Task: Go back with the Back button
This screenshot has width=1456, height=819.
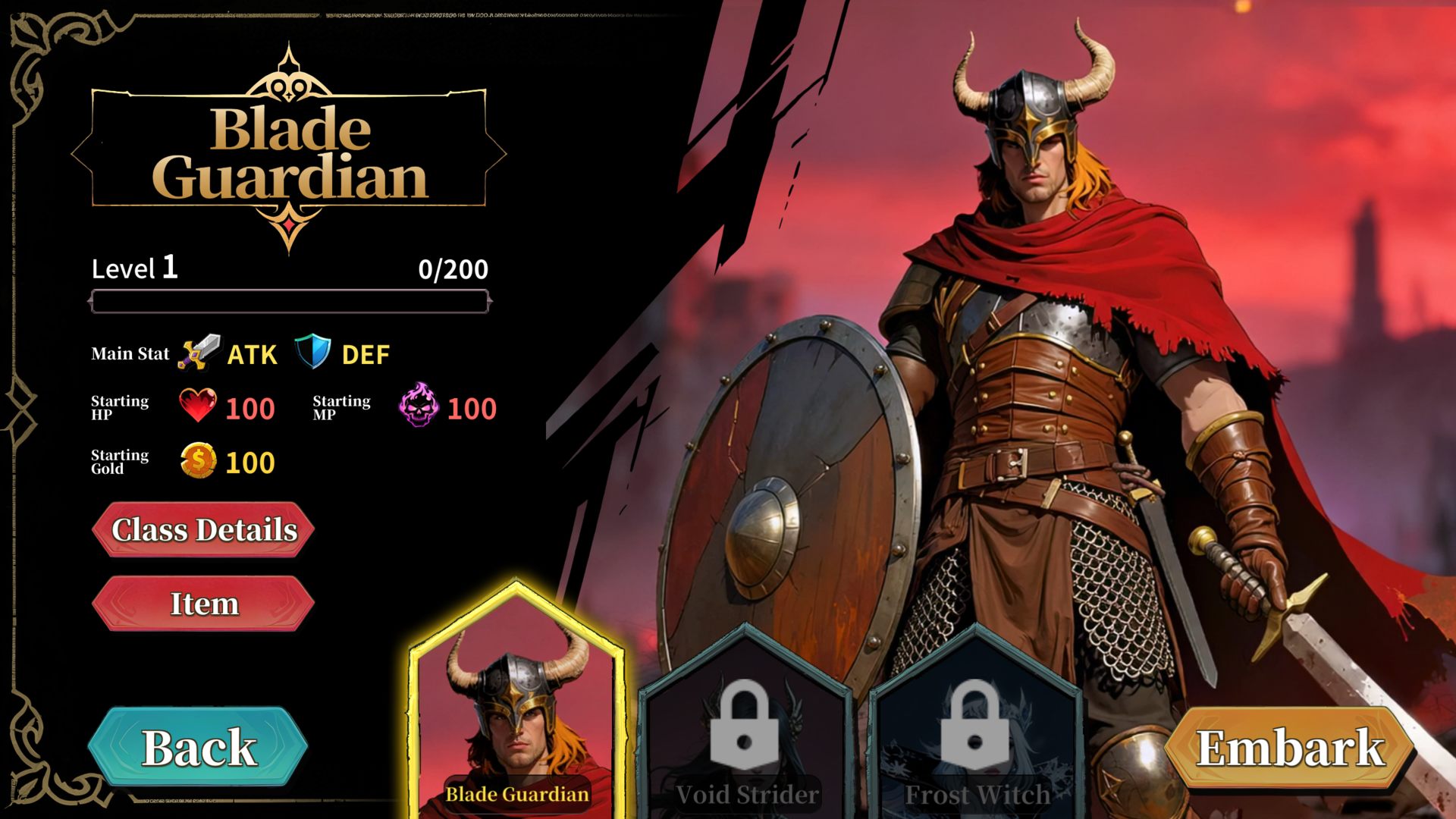Action: click(x=199, y=748)
